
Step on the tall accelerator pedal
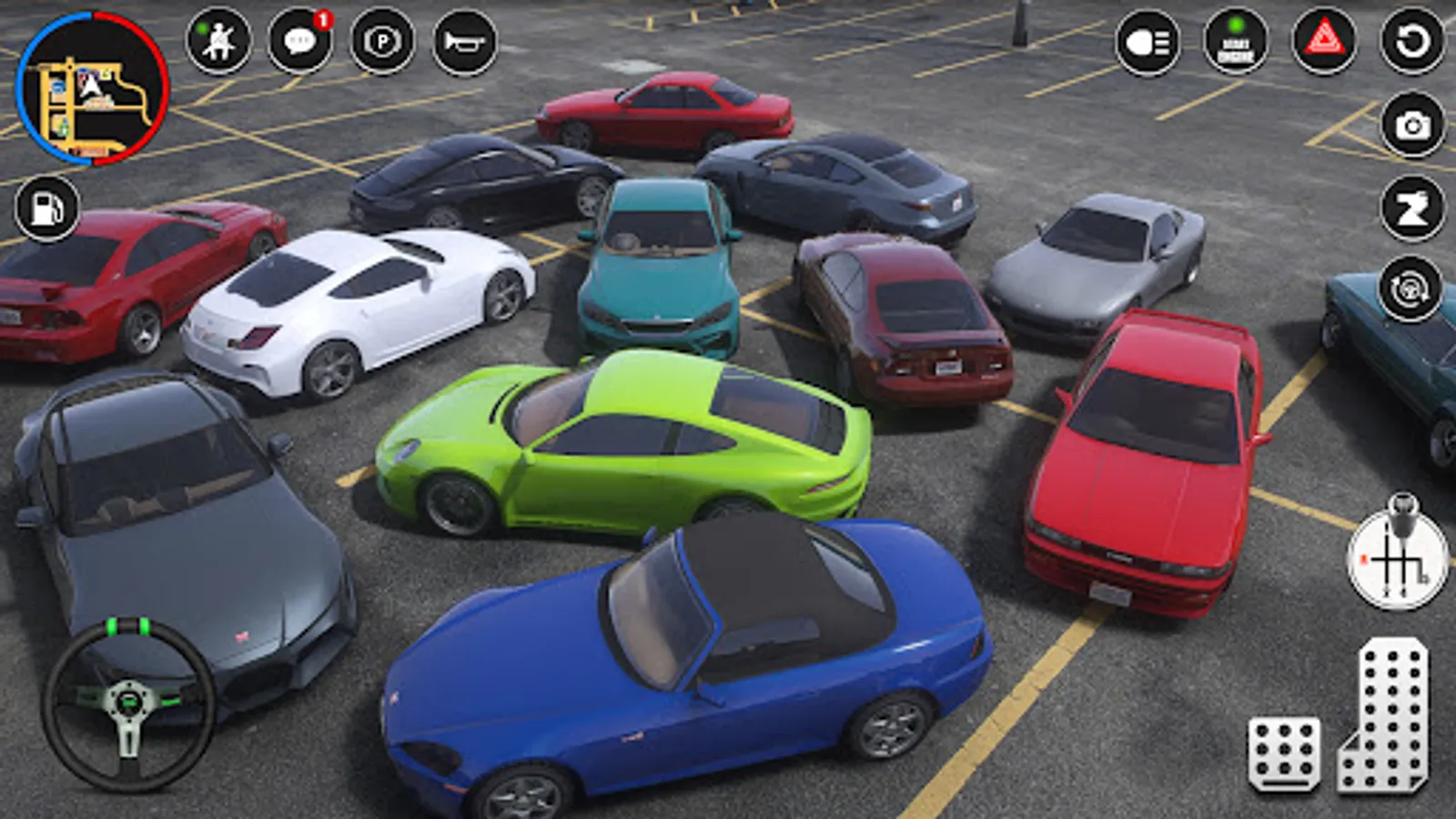click(x=1386, y=714)
